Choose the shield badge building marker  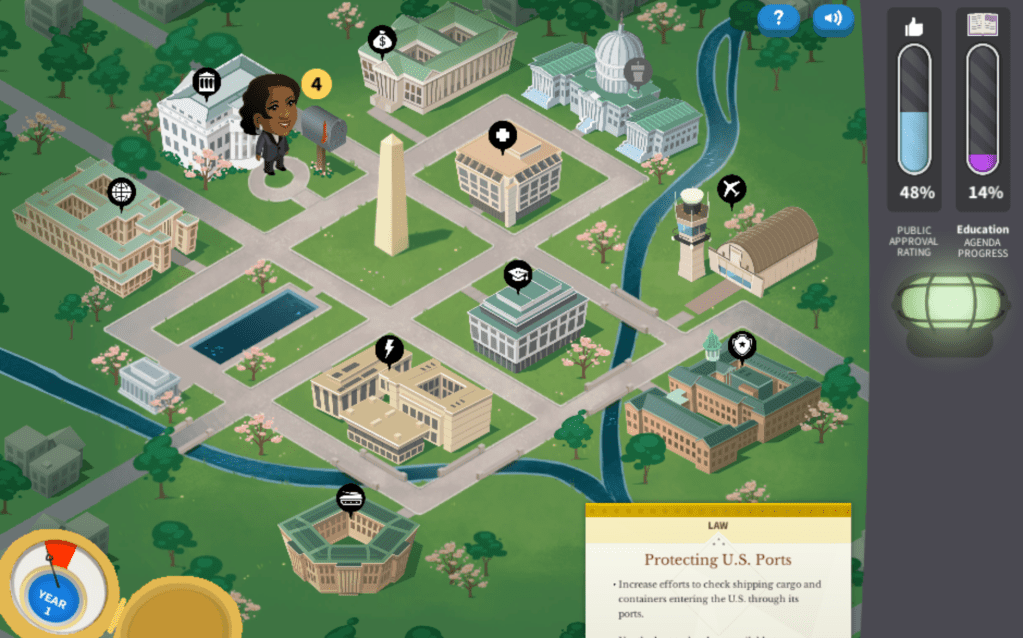[741, 346]
